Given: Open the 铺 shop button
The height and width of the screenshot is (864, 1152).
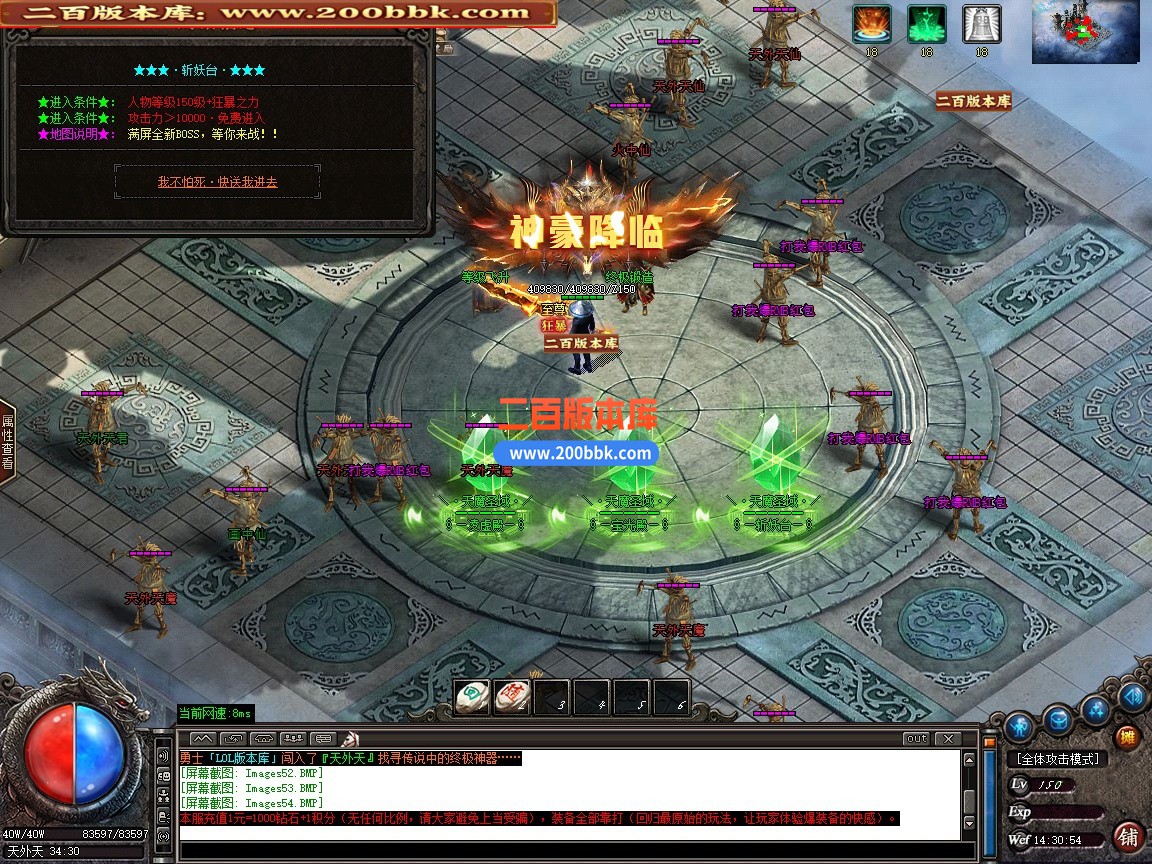Looking at the screenshot, I should click(x=1128, y=836).
